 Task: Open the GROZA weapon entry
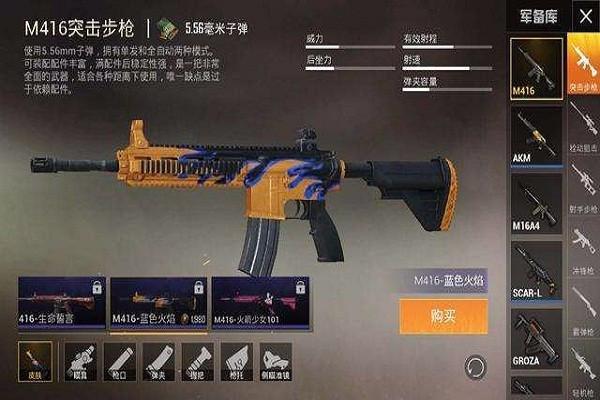[536, 340]
